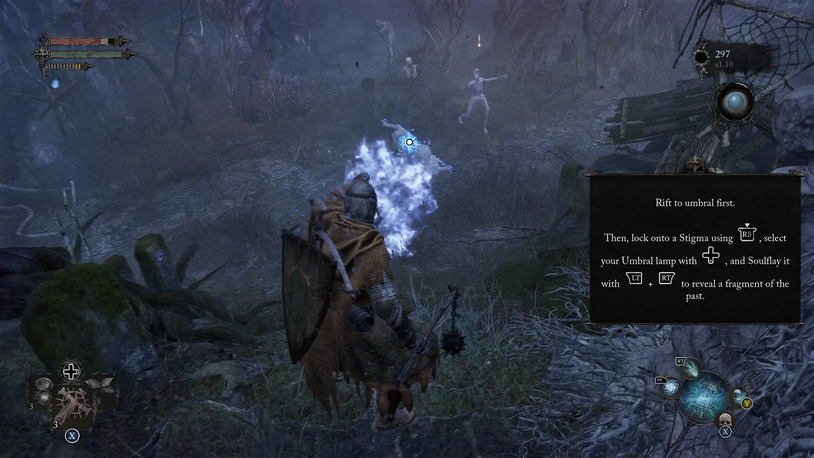Choose the grey skull ability icon

[x=725, y=419]
